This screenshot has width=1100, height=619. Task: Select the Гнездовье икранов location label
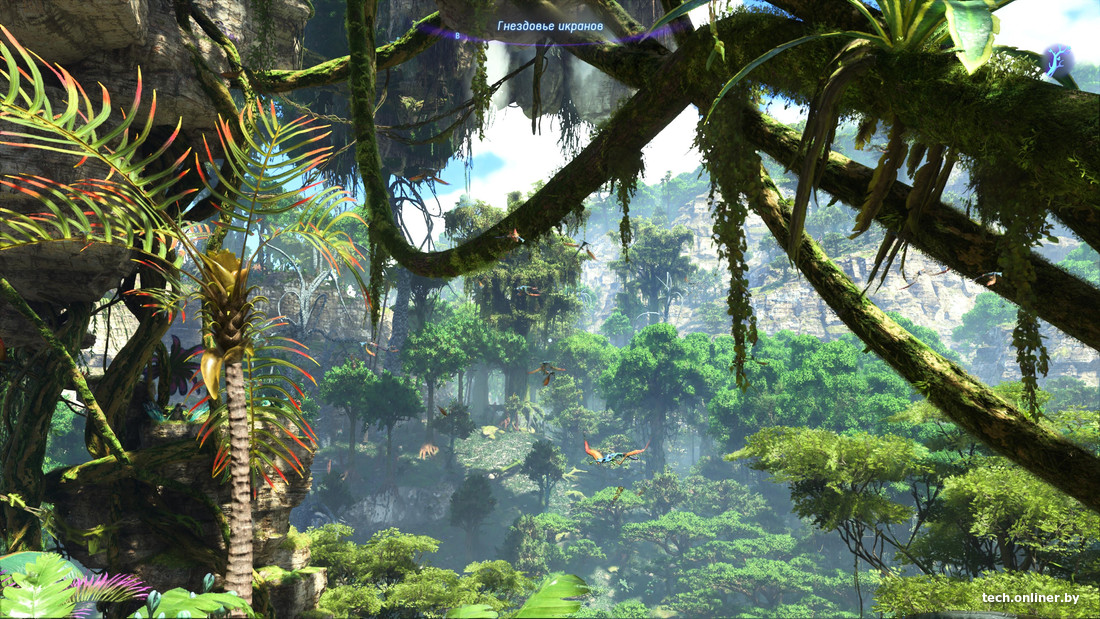point(550,26)
